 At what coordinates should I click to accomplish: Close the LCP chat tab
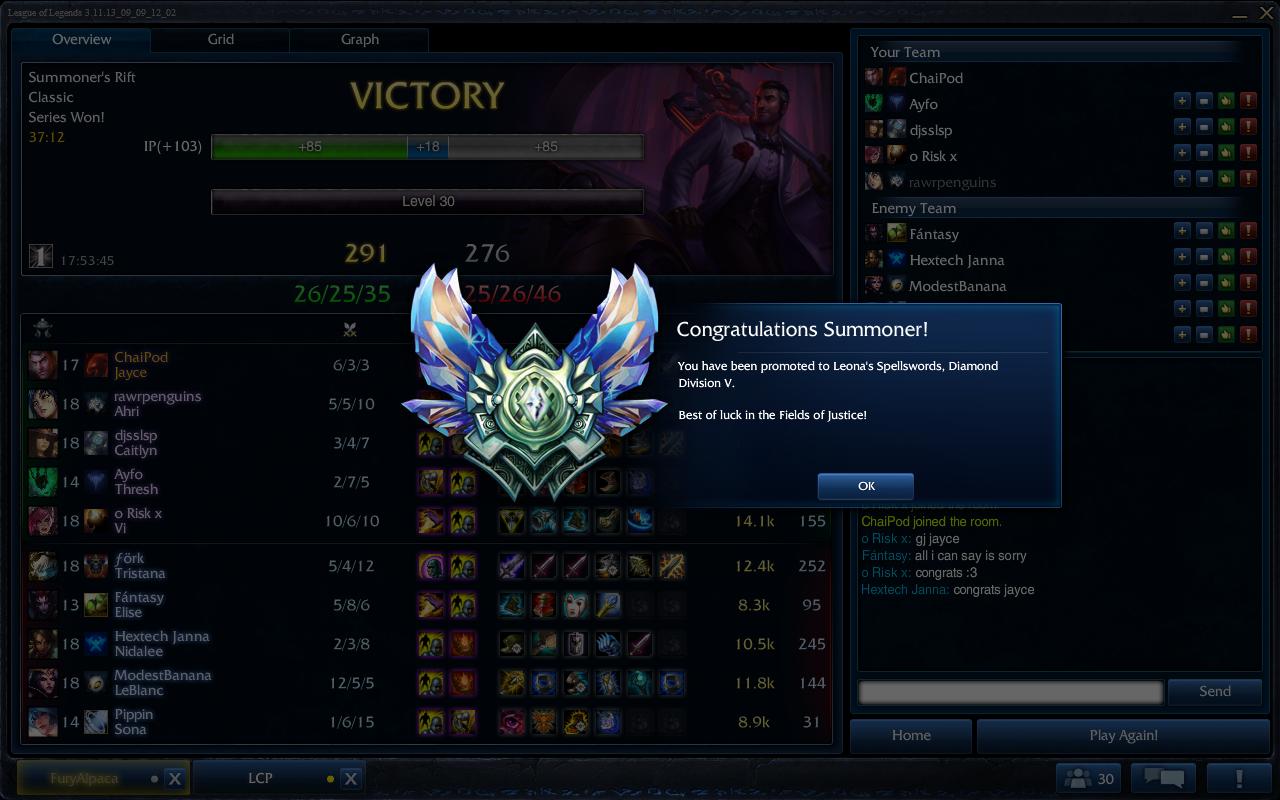(350, 777)
